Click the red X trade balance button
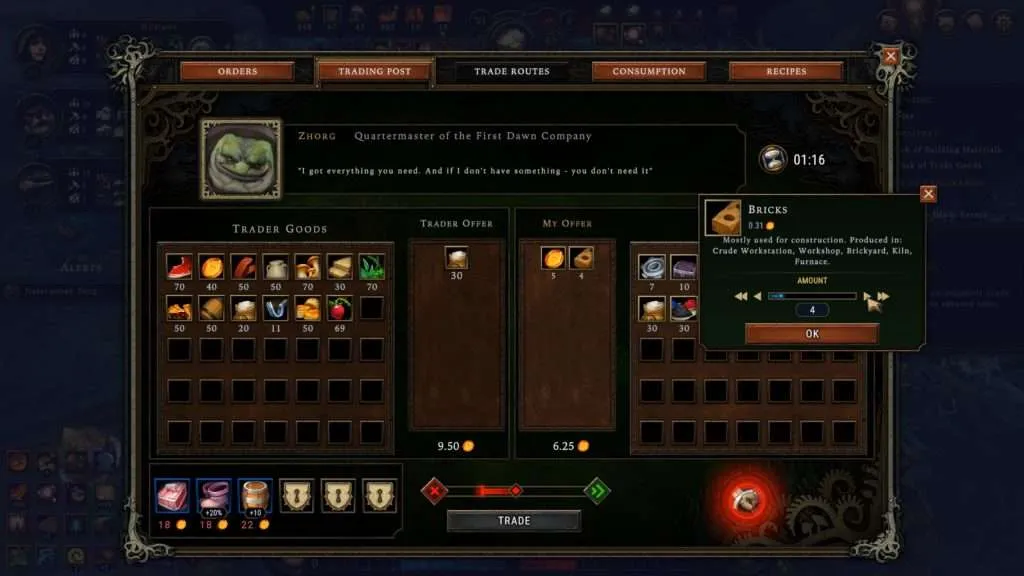 click(433, 490)
